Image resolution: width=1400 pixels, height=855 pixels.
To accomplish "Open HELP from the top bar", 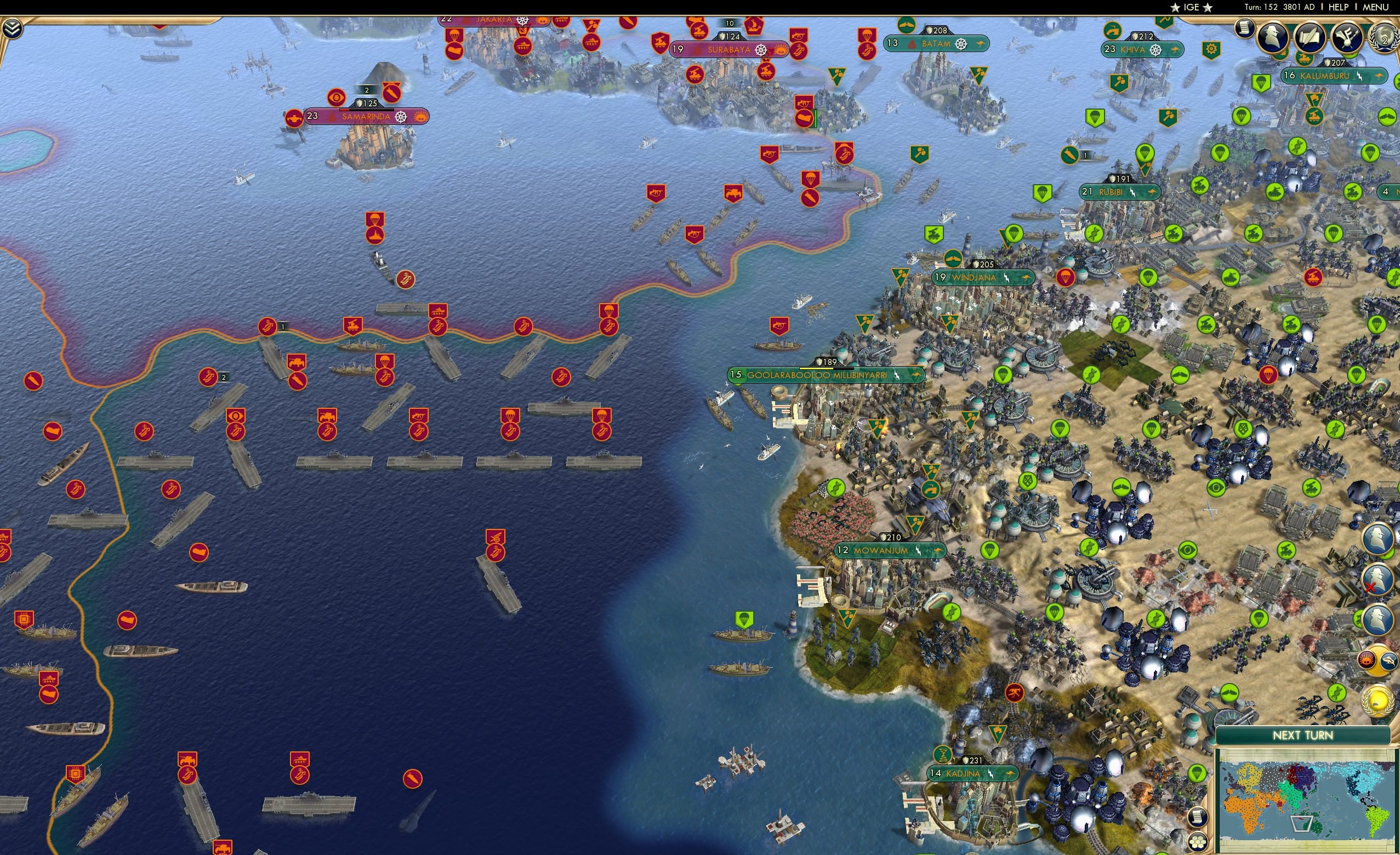I will pyautogui.click(x=1339, y=7).
